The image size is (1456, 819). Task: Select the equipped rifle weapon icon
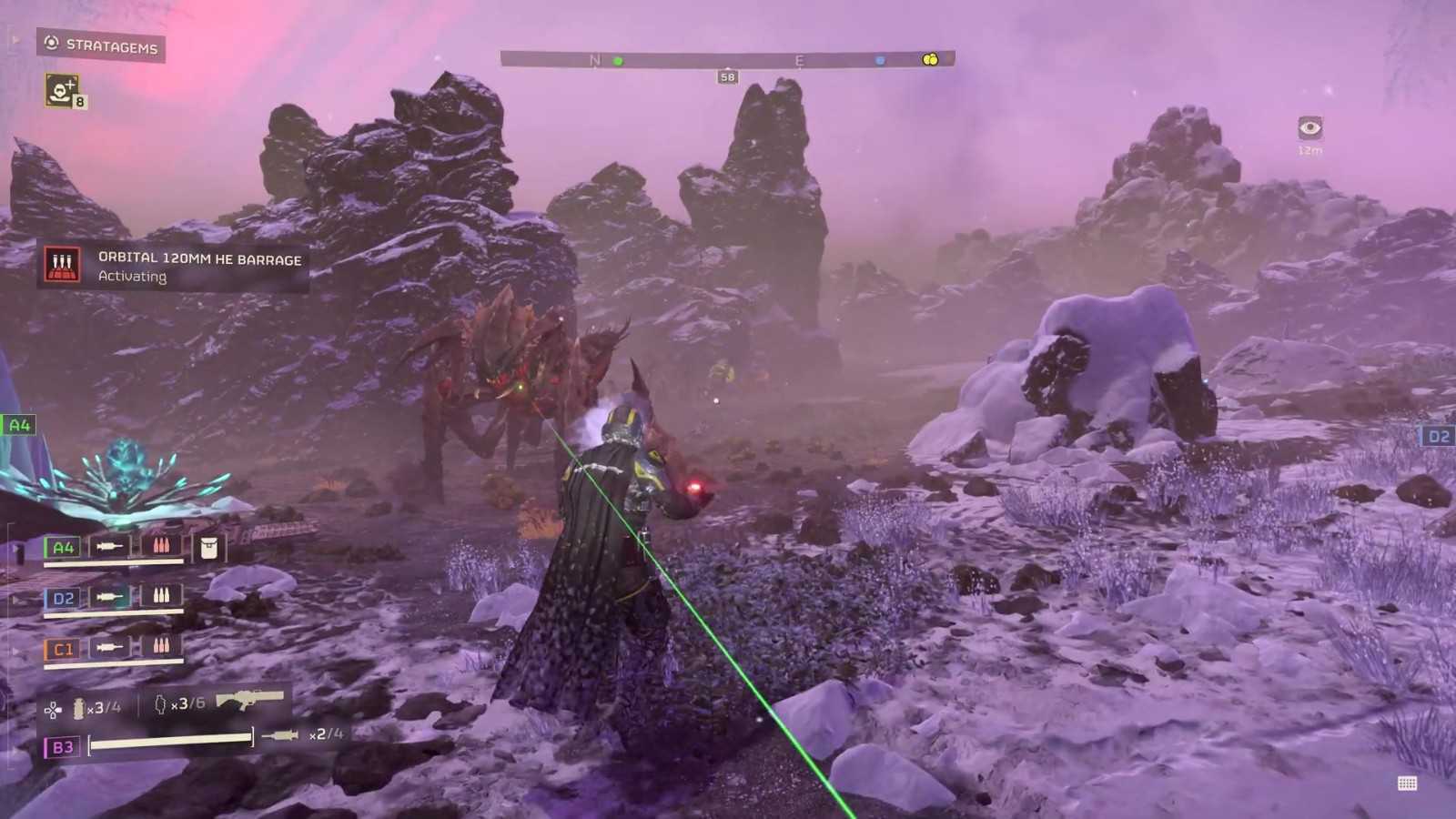point(249,700)
